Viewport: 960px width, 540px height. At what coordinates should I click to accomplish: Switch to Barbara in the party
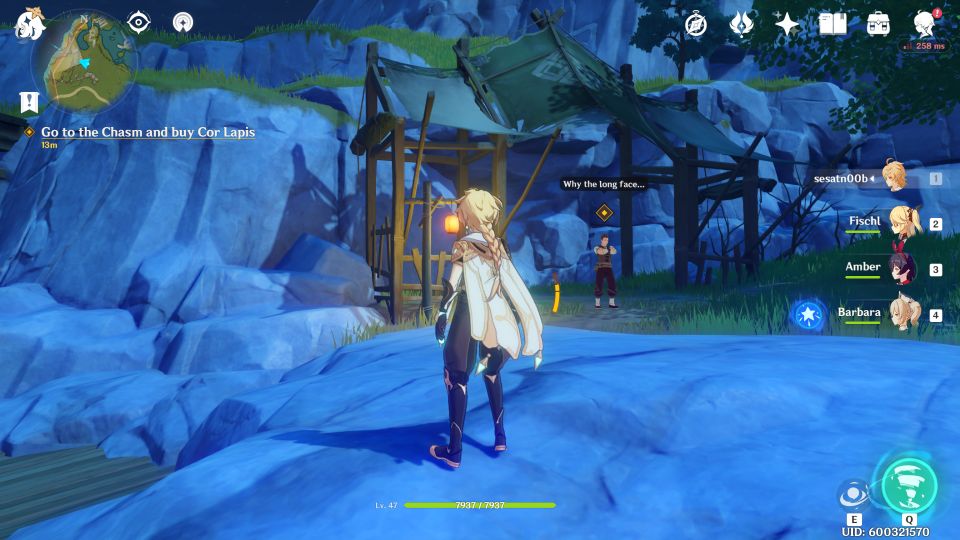tap(905, 315)
